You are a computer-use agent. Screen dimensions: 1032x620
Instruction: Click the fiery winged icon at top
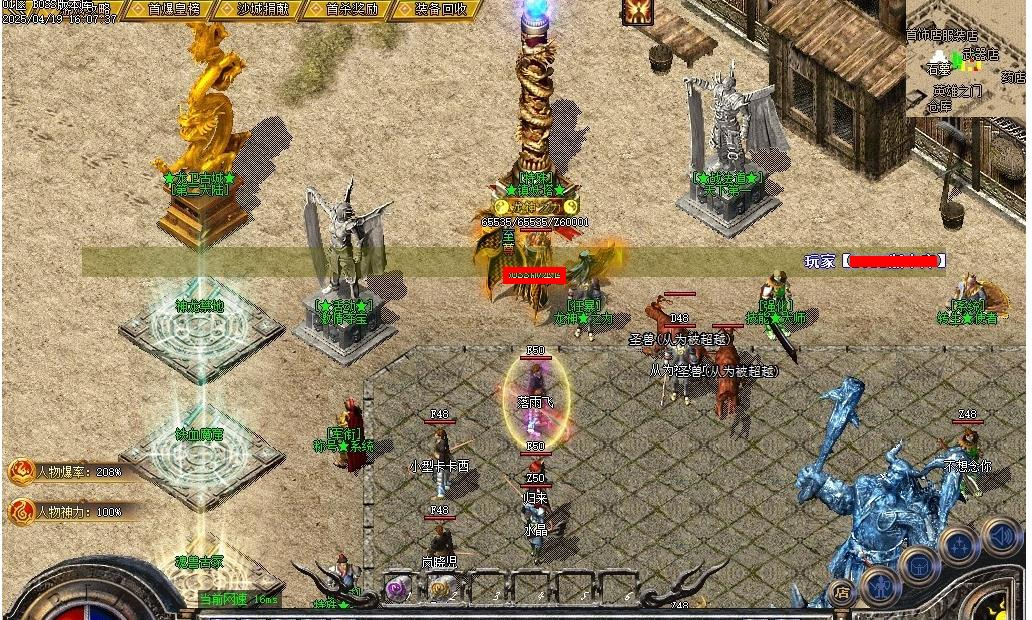636,11
